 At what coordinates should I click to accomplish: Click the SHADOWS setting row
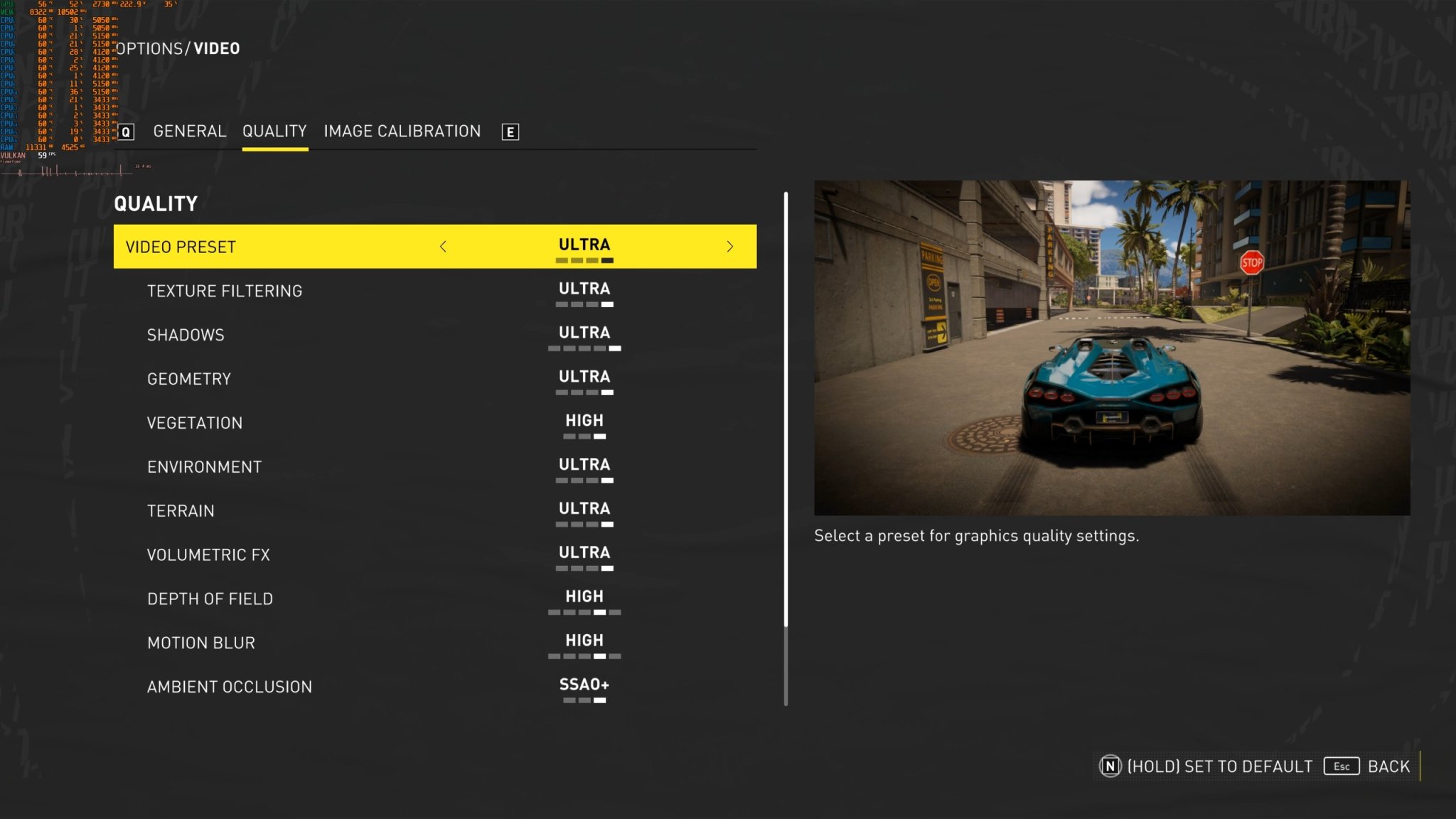click(x=186, y=334)
